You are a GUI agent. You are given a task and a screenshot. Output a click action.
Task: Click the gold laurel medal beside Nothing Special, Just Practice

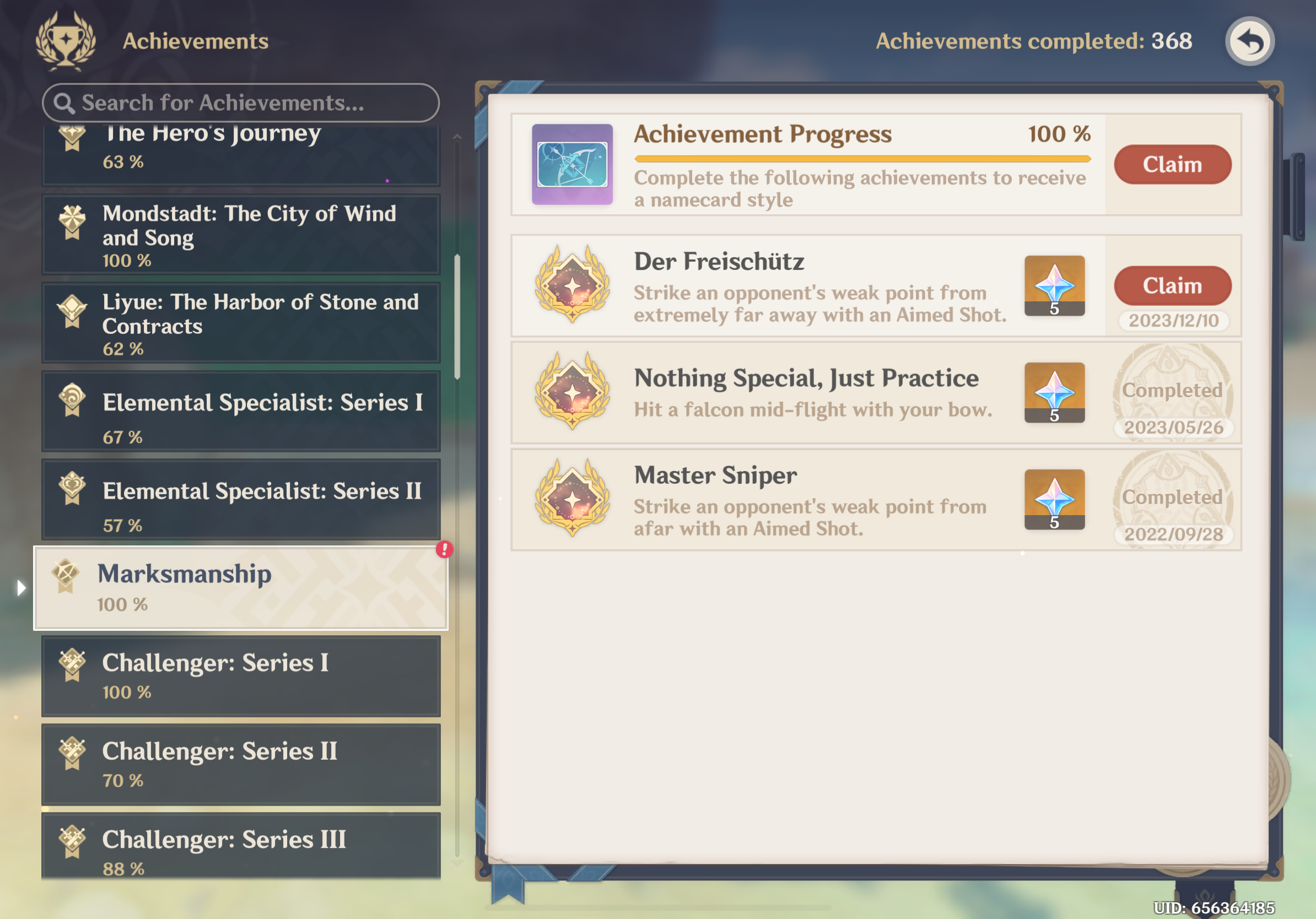571,393
